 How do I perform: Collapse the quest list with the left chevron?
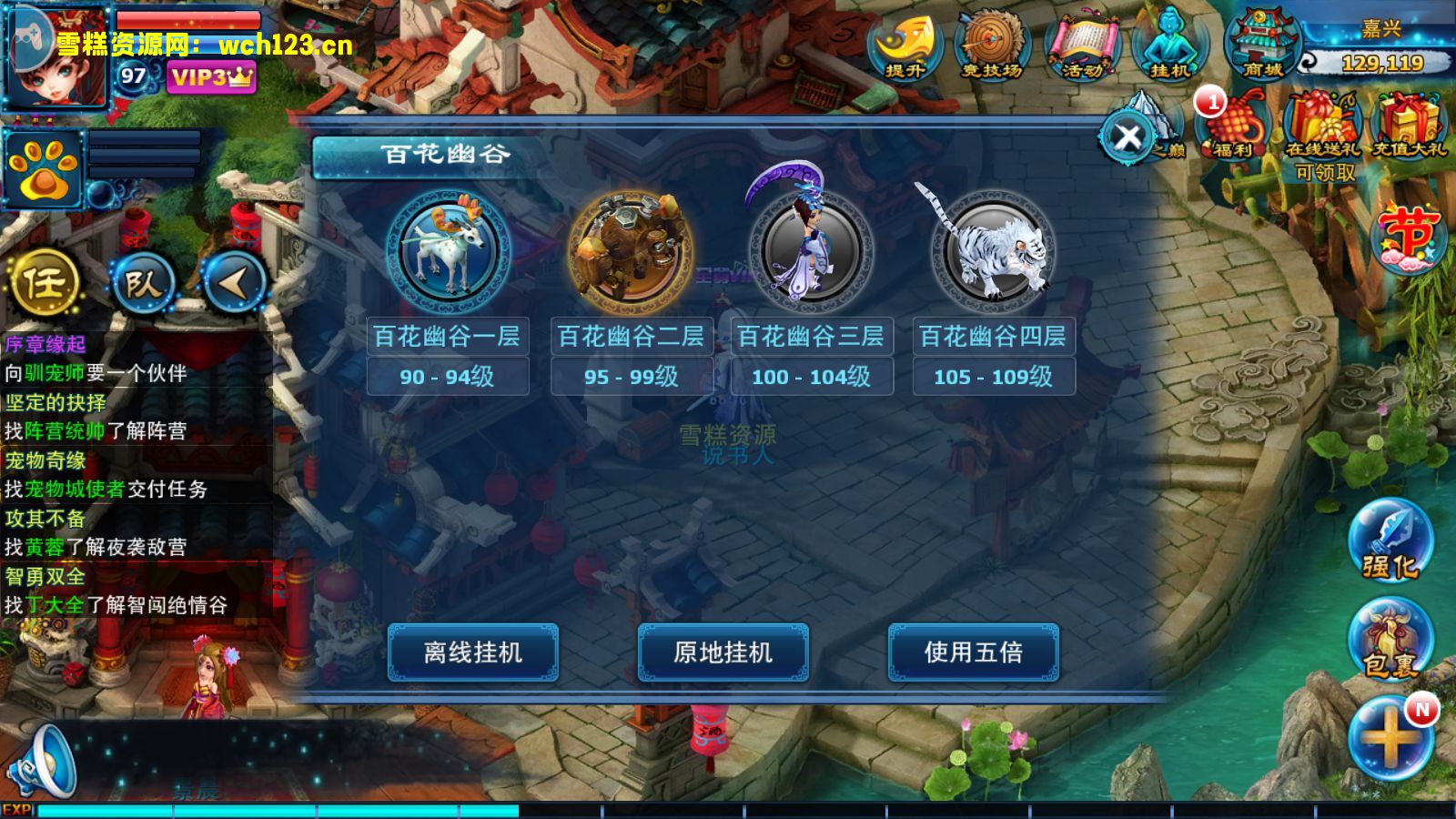[232, 282]
